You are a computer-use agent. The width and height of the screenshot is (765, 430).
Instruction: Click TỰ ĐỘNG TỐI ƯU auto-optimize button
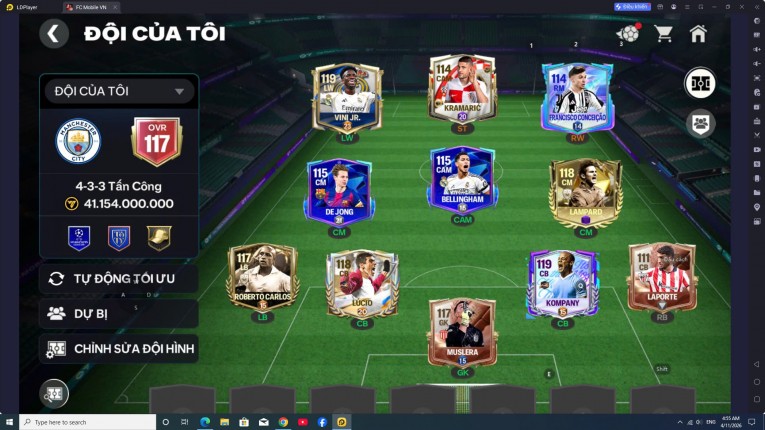coord(119,278)
